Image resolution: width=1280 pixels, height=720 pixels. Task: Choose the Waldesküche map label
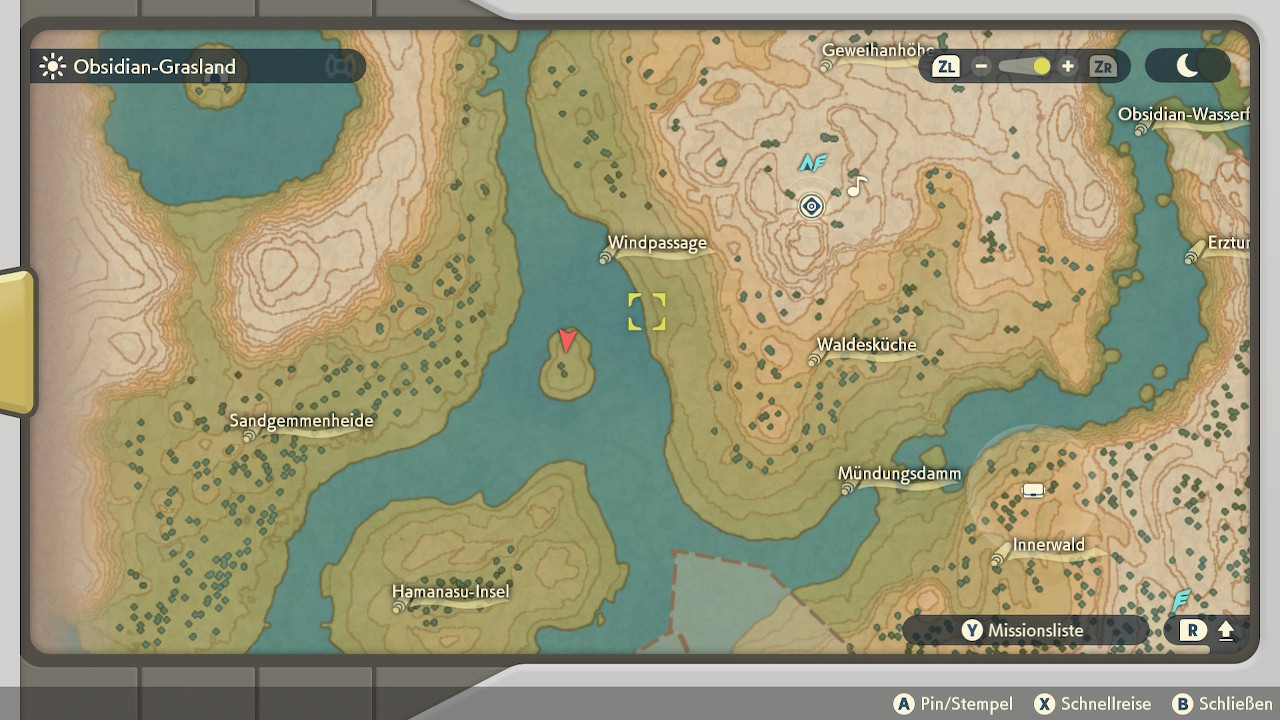(x=866, y=345)
